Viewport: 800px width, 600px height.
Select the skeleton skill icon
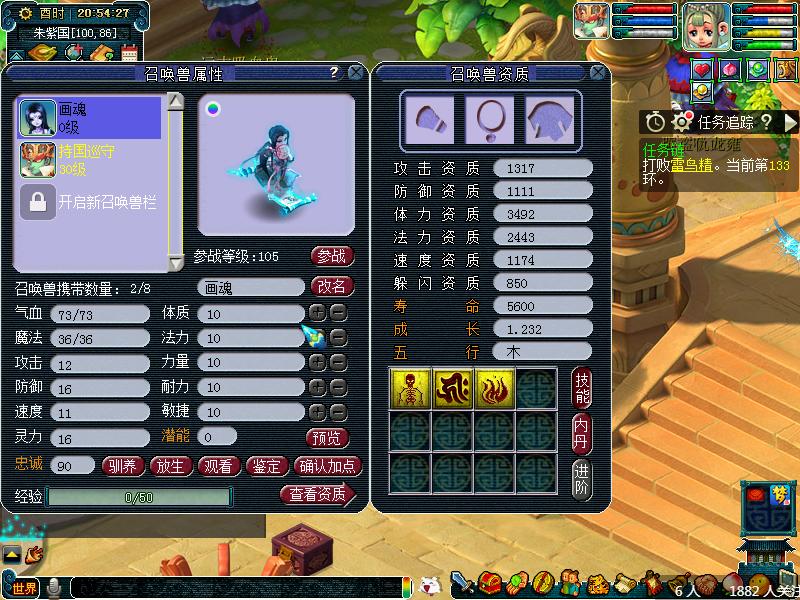click(x=410, y=387)
